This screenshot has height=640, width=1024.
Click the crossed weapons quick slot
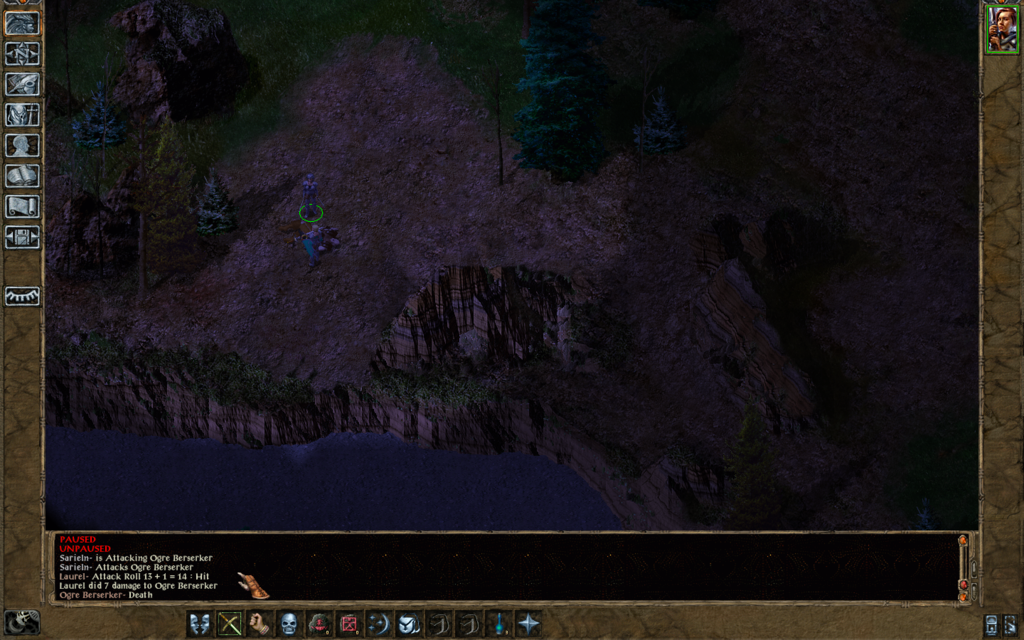[x=230, y=624]
